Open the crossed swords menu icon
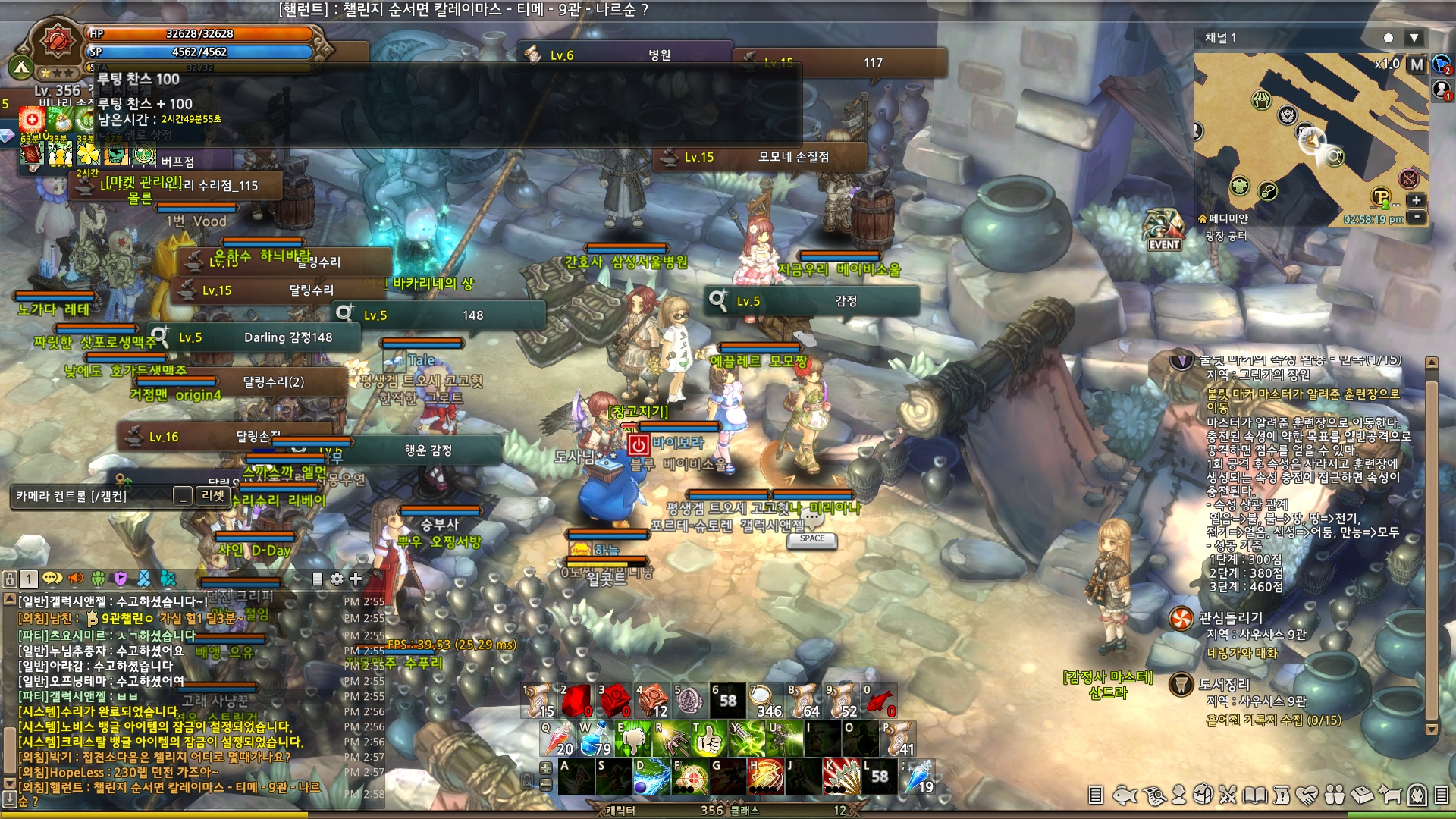The width and height of the screenshot is (1456, 819). (x=1228, y=795)
